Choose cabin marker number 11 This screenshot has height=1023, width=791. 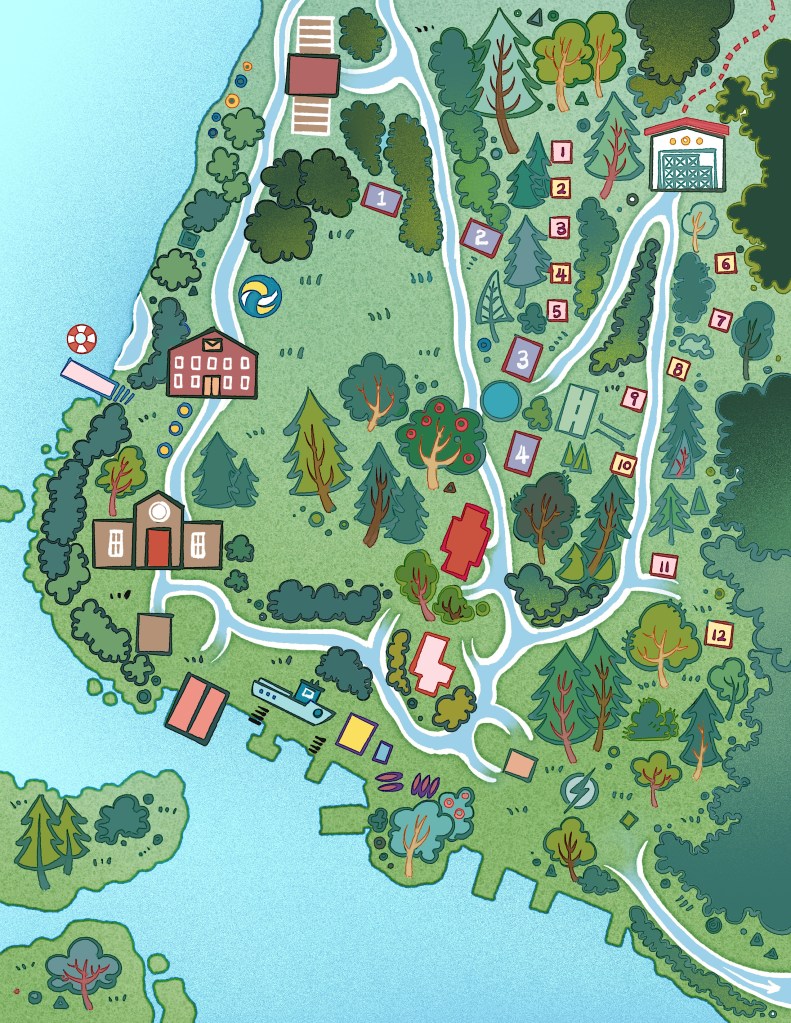(664, 565)
